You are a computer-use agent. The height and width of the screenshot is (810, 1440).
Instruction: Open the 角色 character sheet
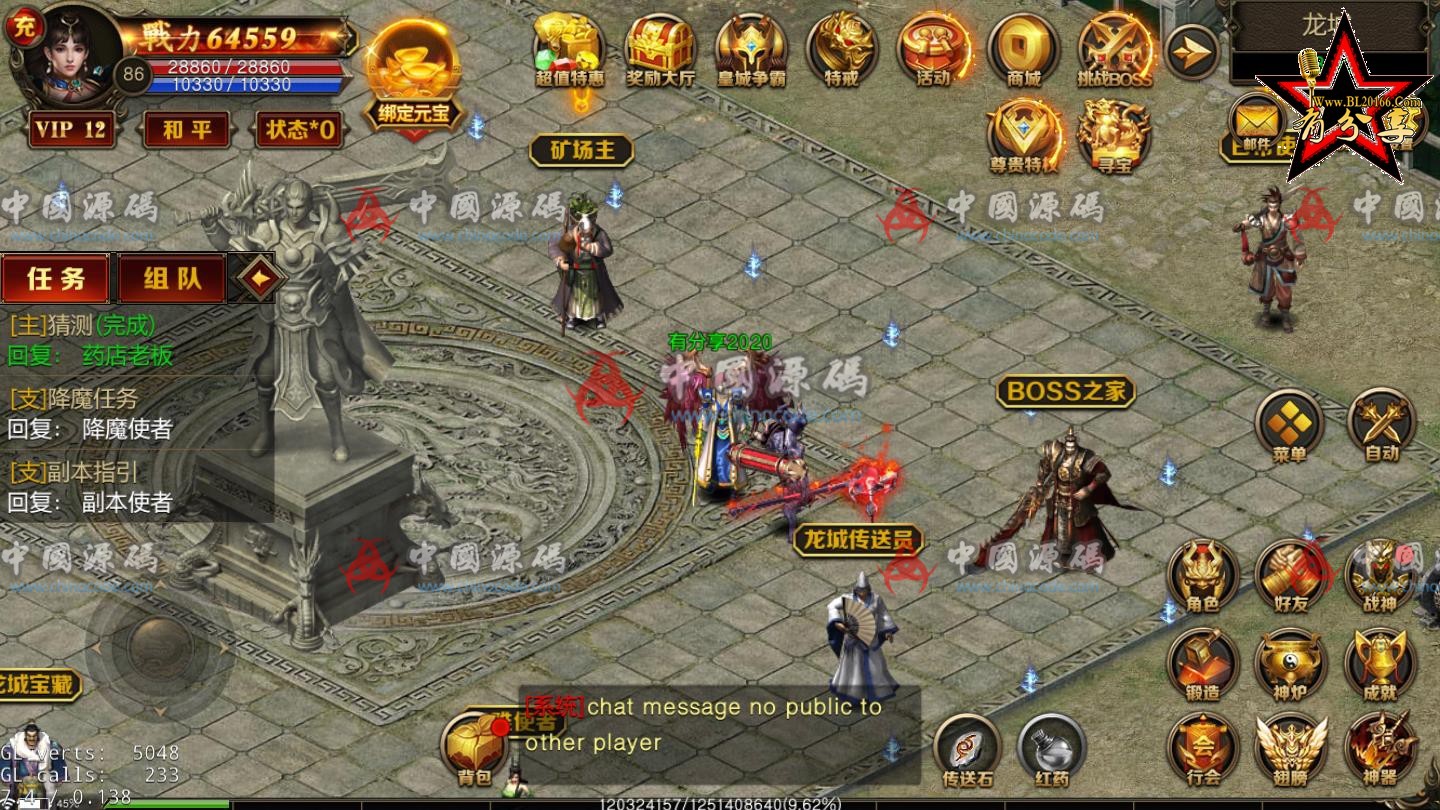(x=1203, y=577)
